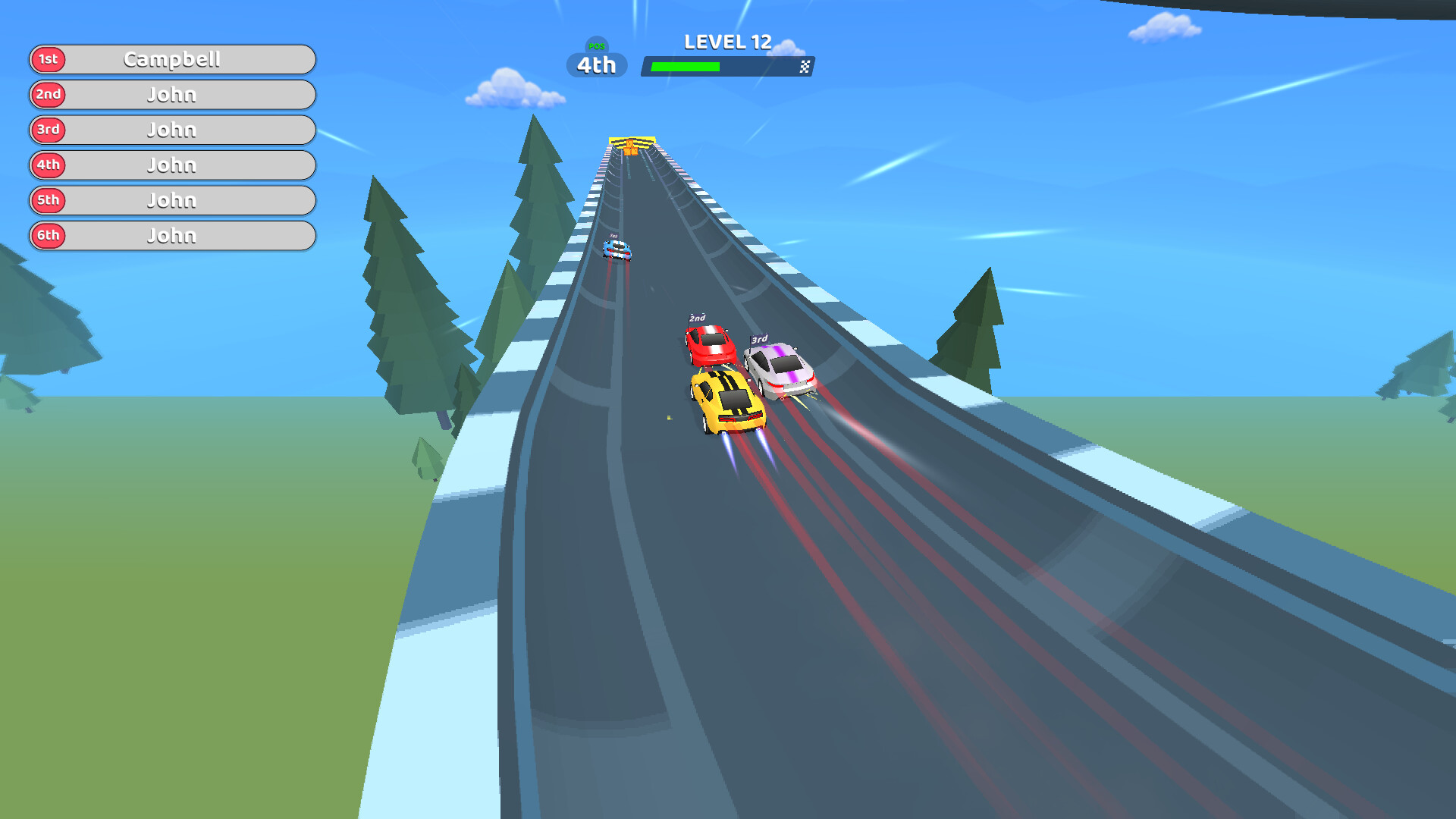The height and width of the screenshot is (819, 1456).
Task: Click the distant leading car near the finish
Action: (x=616, y=250)
